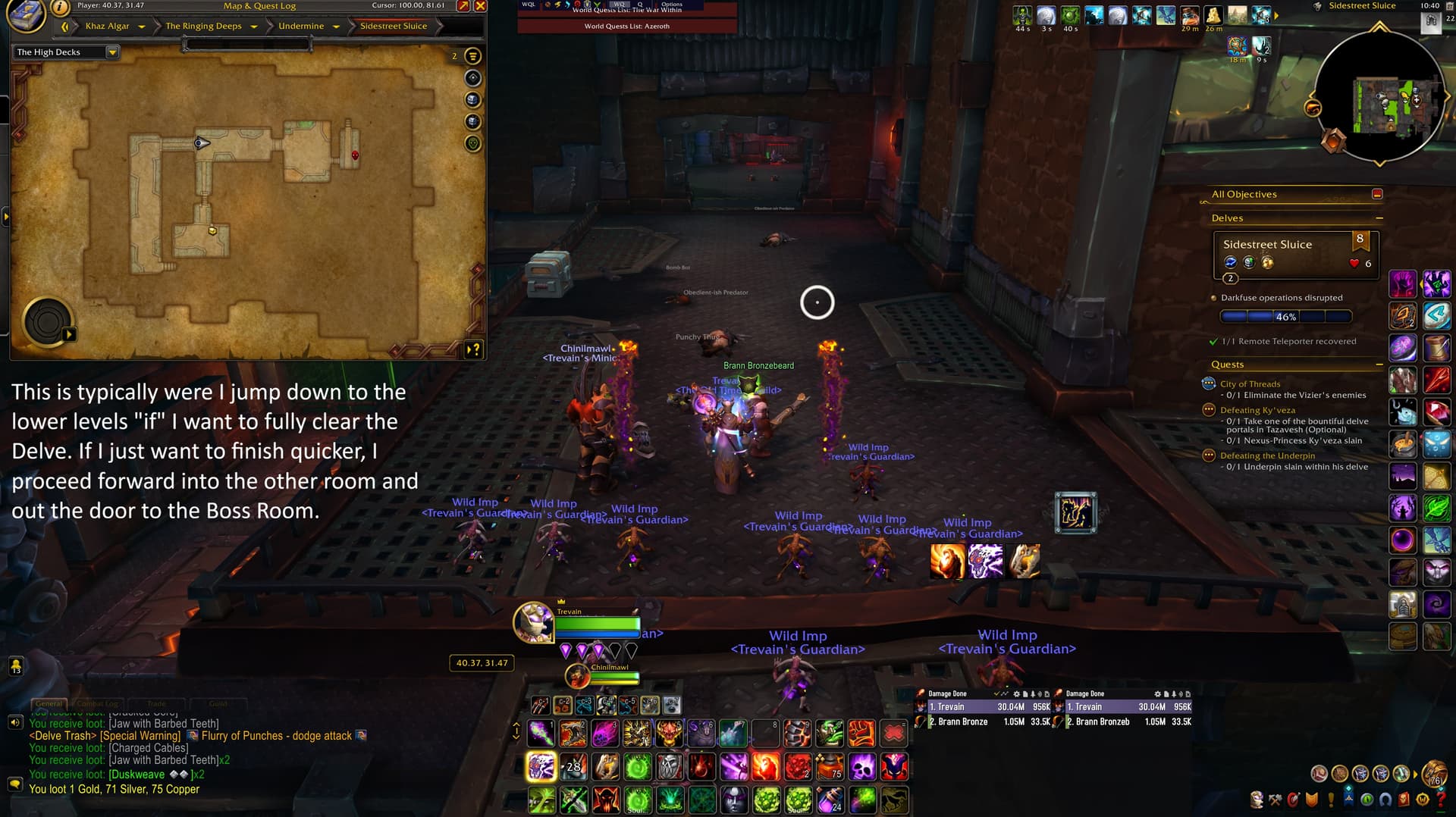The width and height of the screenshot is (1456, 817).
Task: Open the Khaz Algar map breadcrumb
Action: point(107,27)
